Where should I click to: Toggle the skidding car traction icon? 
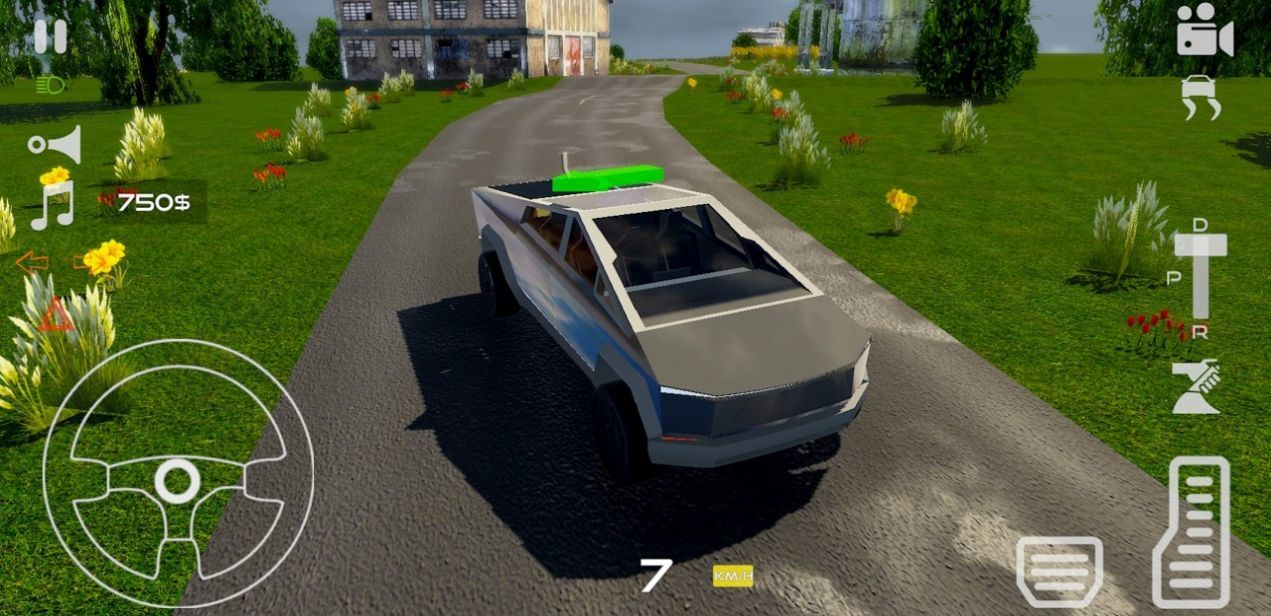1201,98
